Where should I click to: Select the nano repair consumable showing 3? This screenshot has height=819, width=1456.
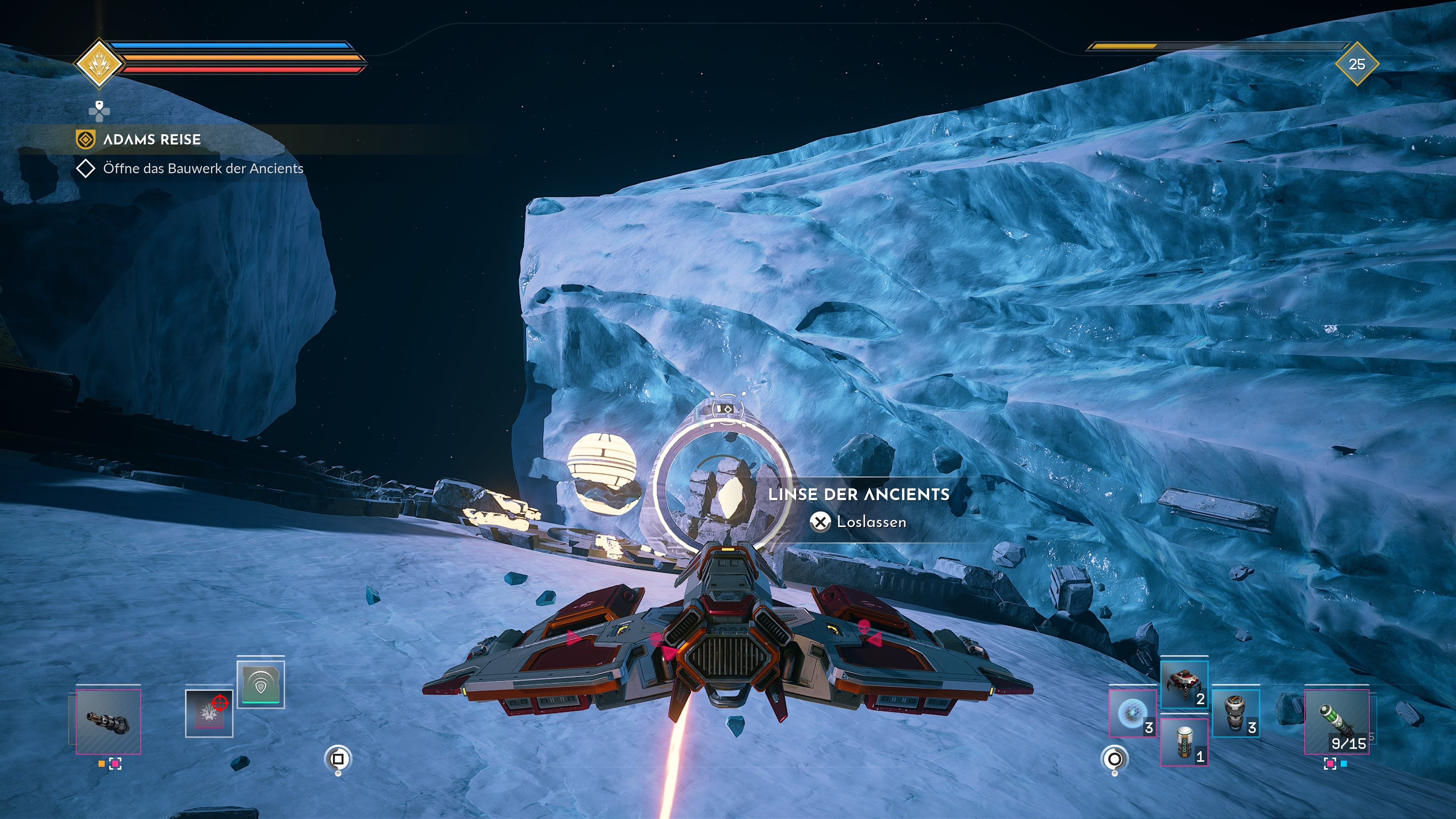1236,713
